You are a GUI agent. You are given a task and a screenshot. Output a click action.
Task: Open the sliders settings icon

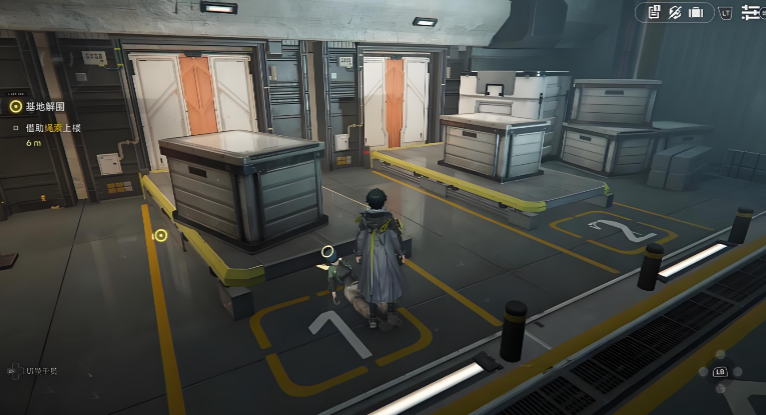pyautogui.click(x=750, y=12)
